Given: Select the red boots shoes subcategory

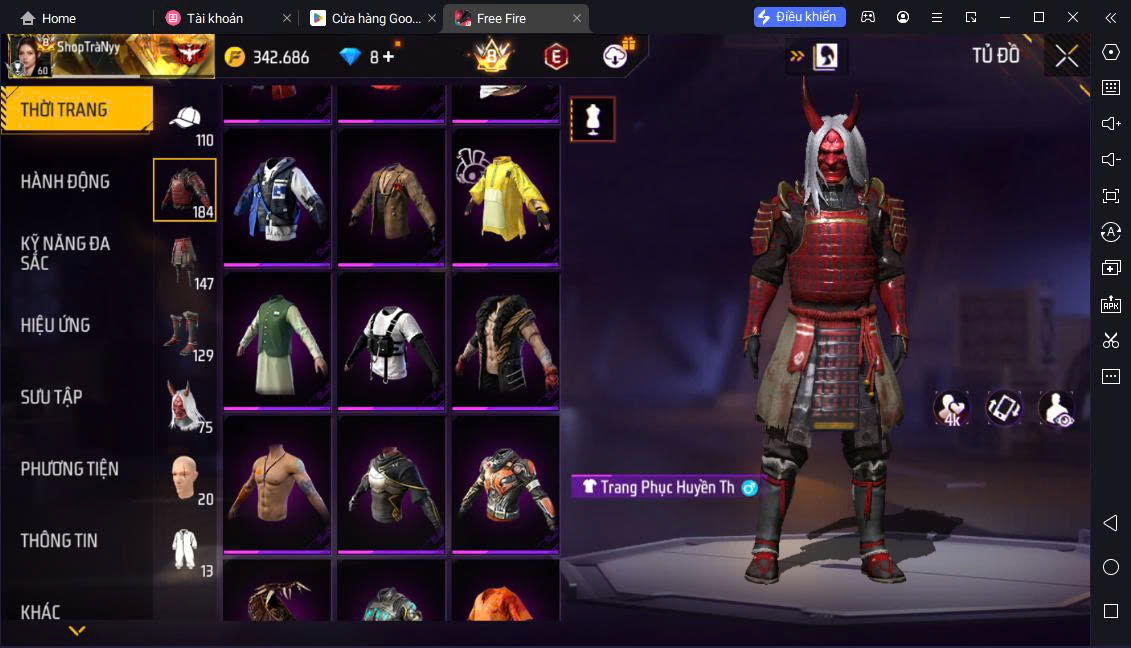Looking at the screenshot, I should pos(185,334).
